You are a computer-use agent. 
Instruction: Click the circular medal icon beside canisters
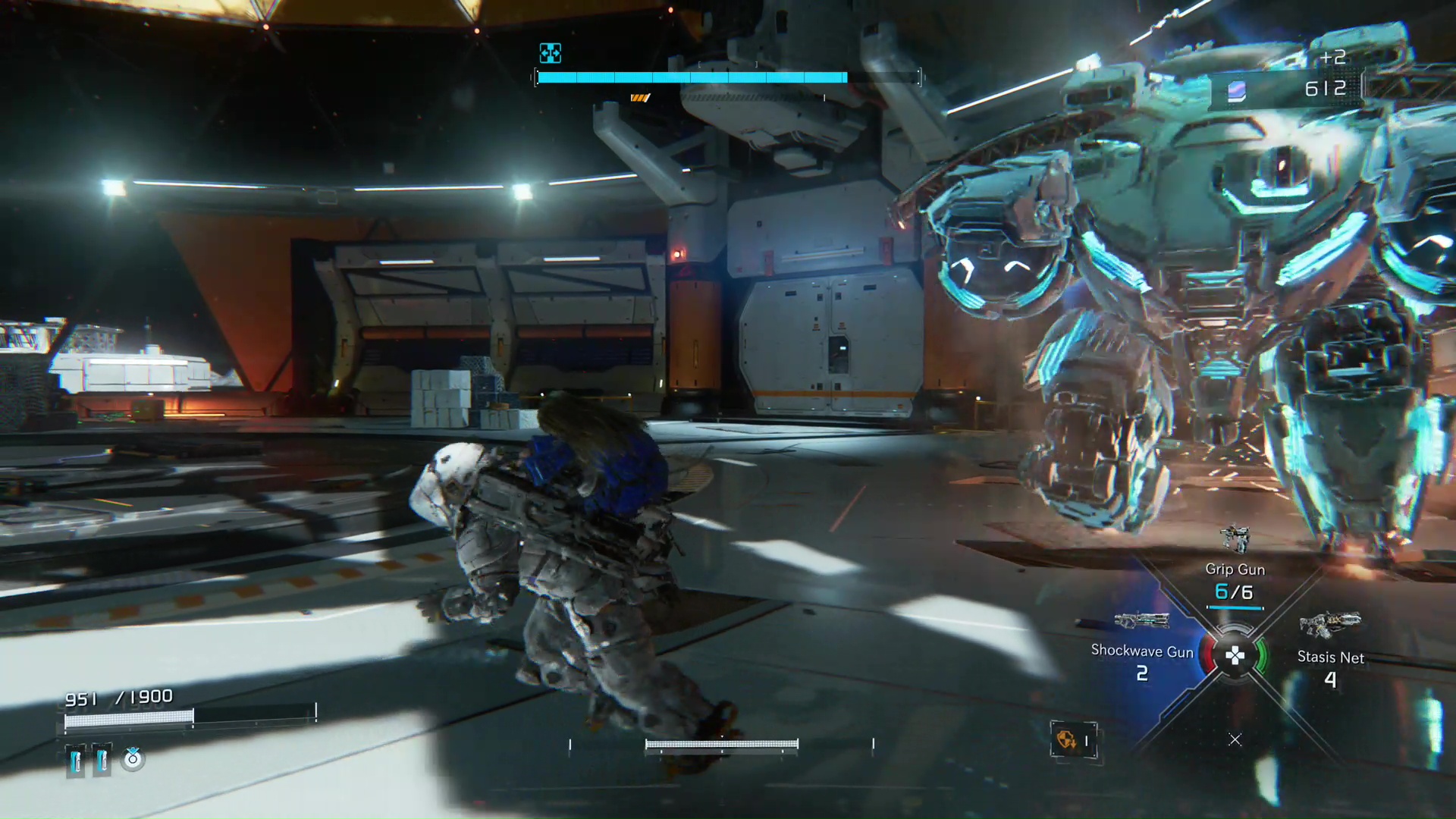tap(133, 758)
